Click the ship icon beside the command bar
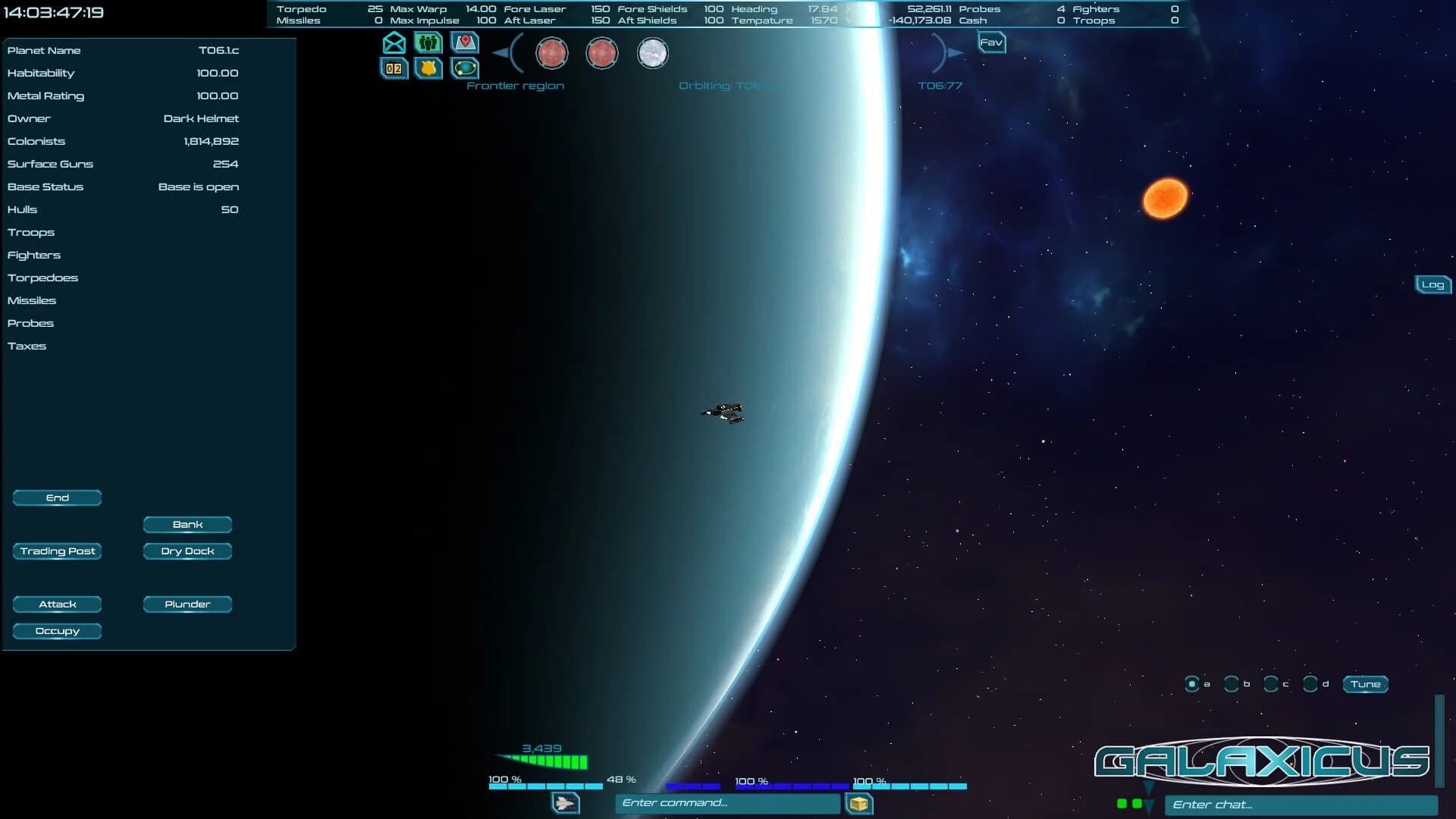This screenshot has height=819, width=1456. (563, 803)
